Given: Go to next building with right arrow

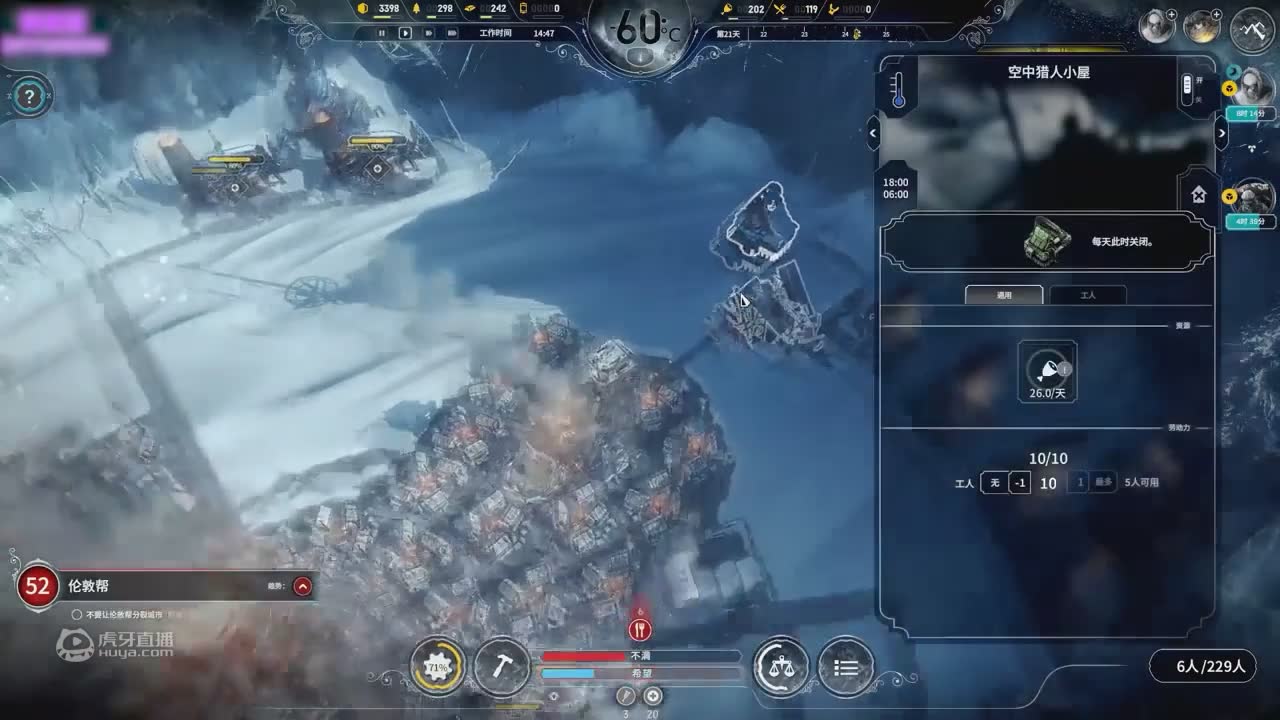Looking at the screenshot, I should 1221,133.
